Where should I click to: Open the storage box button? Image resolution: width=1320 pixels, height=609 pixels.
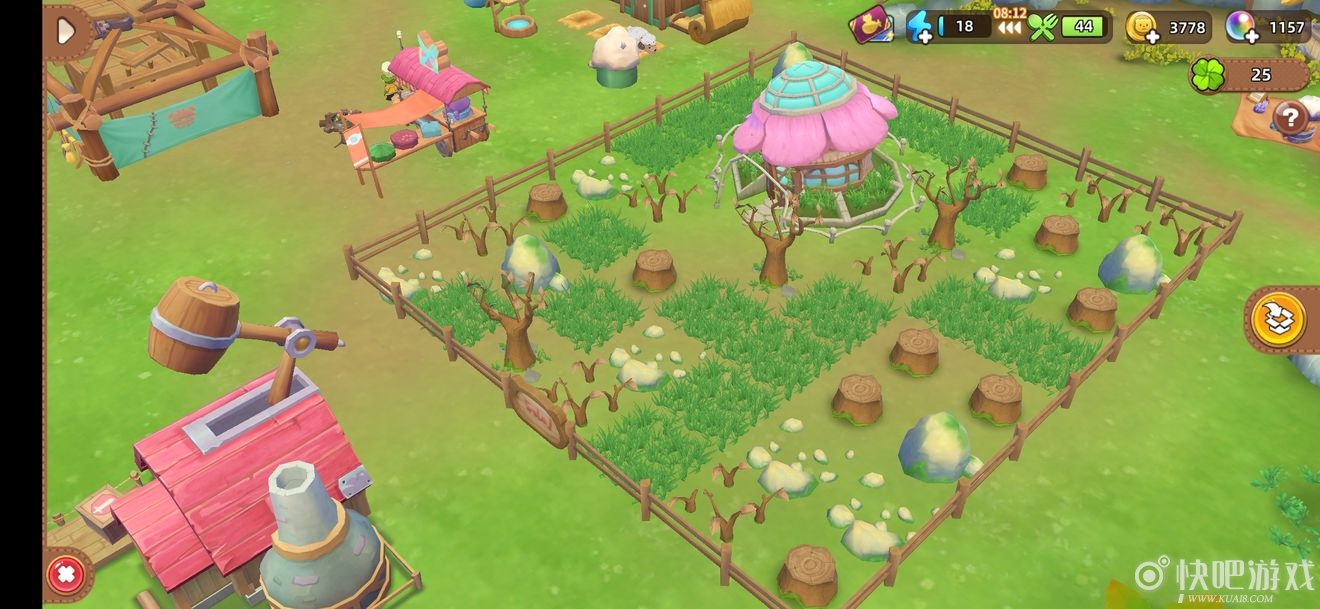(x=1279, y=320)
